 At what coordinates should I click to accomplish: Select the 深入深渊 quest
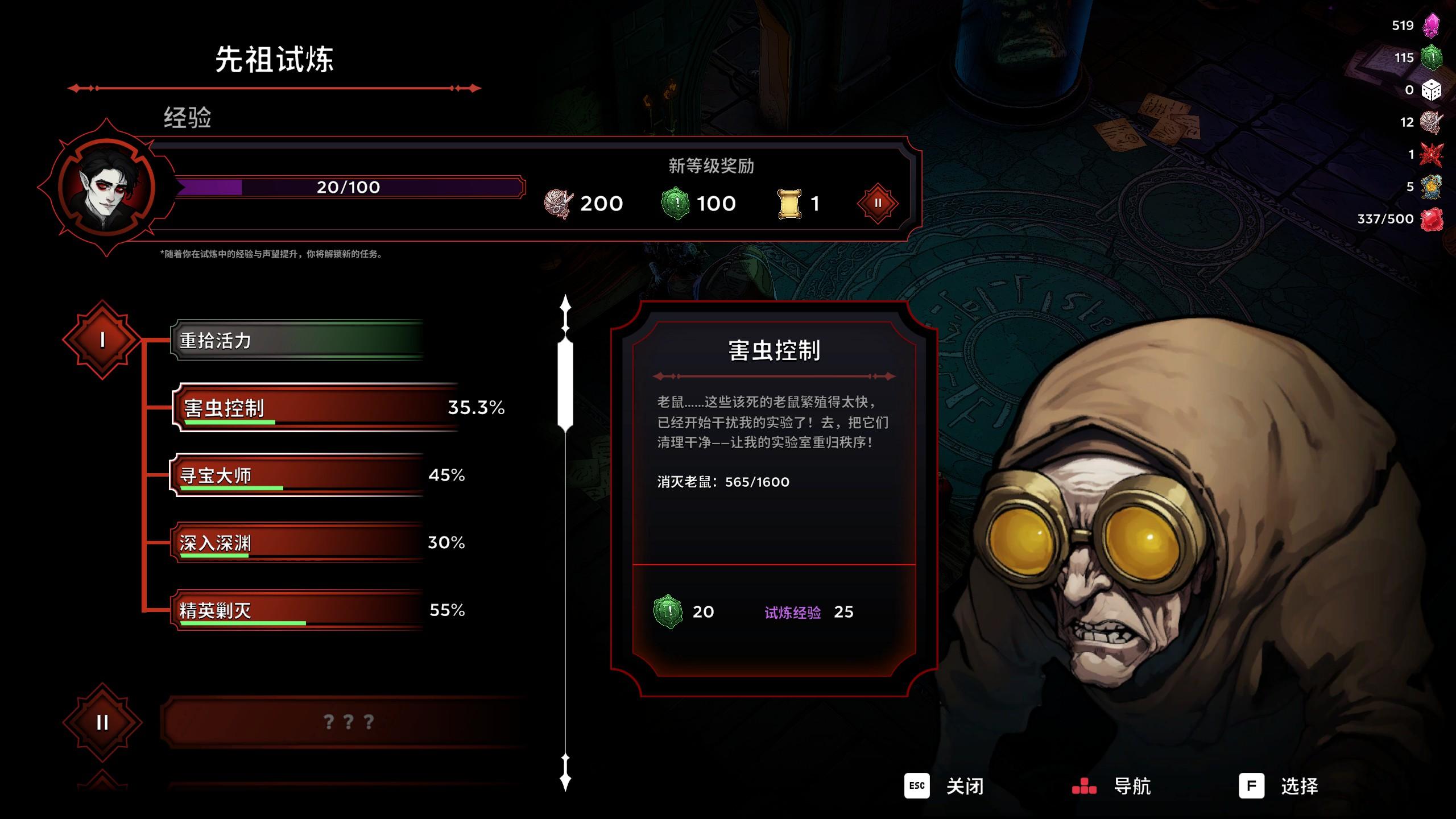point(297,543)
